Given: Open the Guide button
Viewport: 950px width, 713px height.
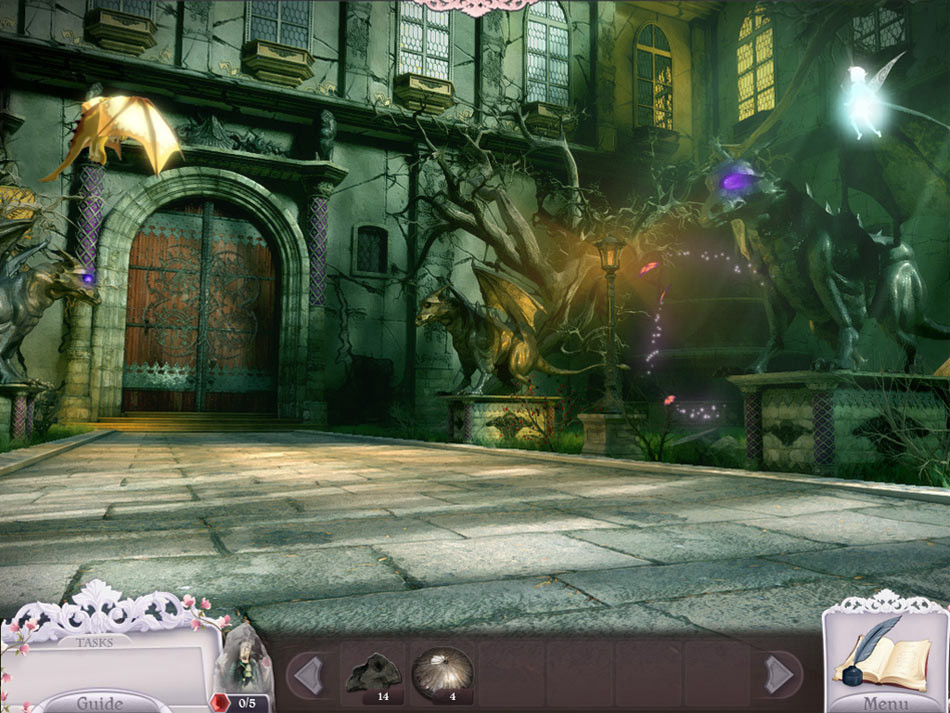Looking at the screenshot, I should [100, 702].
